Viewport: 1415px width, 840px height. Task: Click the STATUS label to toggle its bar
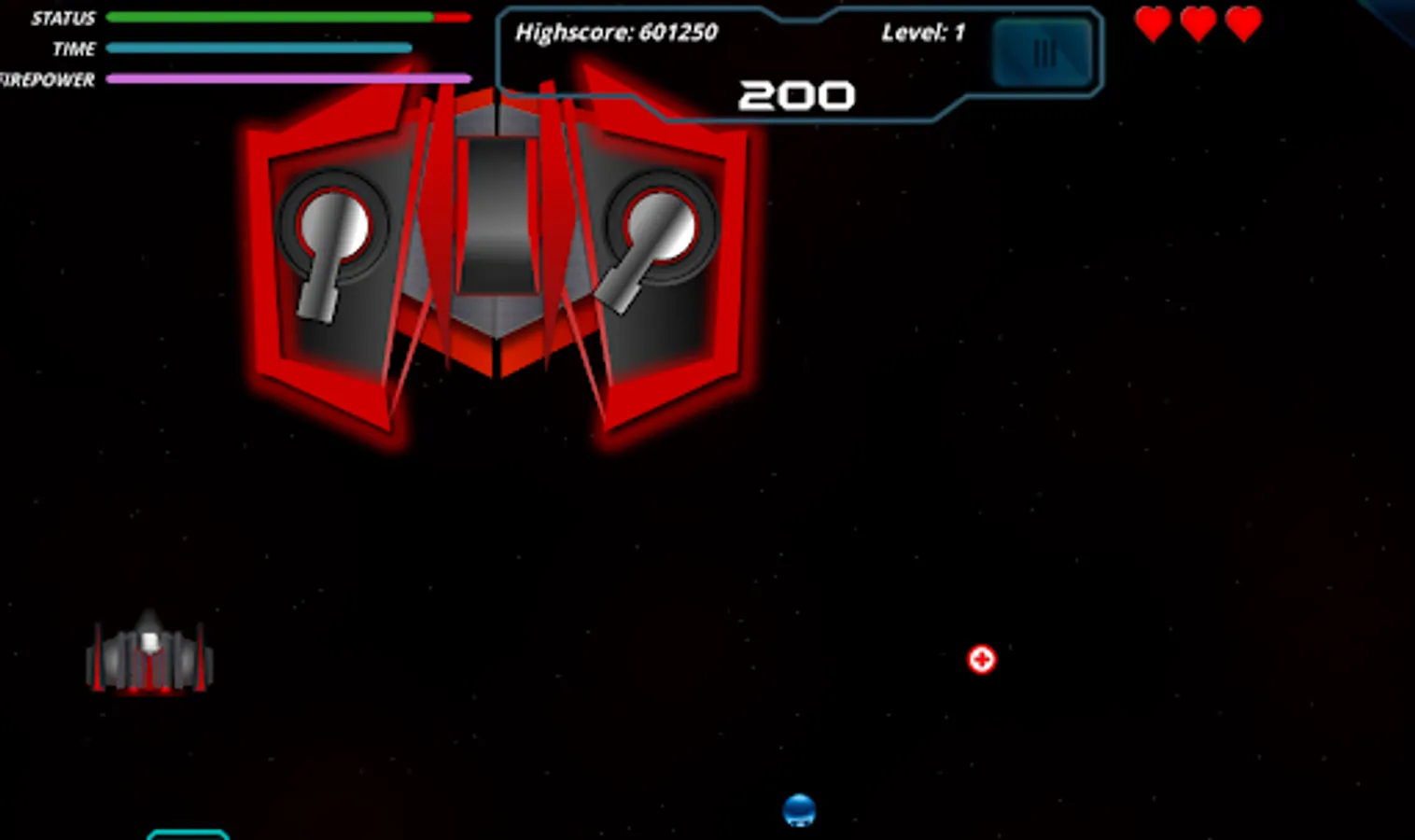pos(63,17)
